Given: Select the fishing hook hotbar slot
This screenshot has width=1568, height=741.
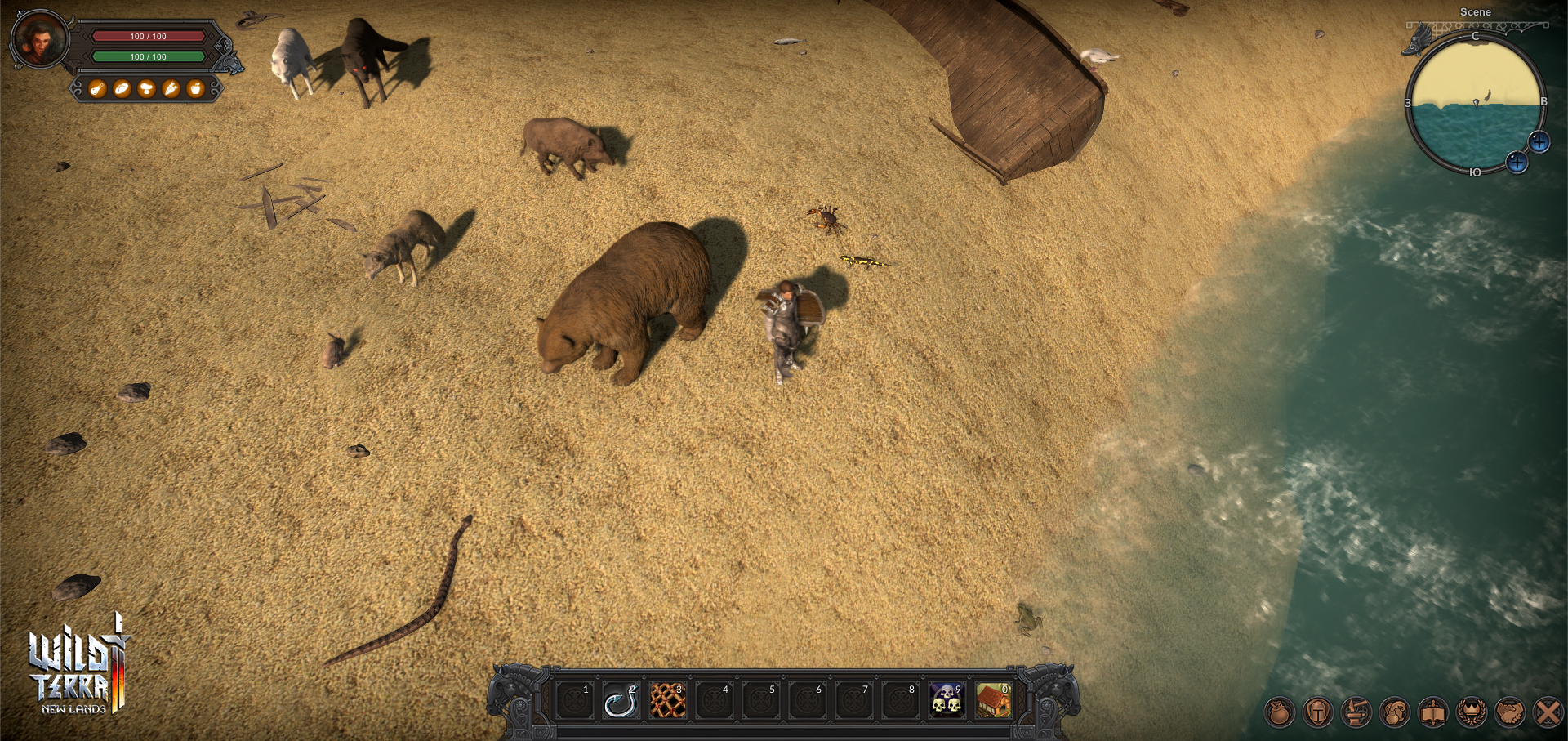Looking at the screenshot, I should pos(620,701).
